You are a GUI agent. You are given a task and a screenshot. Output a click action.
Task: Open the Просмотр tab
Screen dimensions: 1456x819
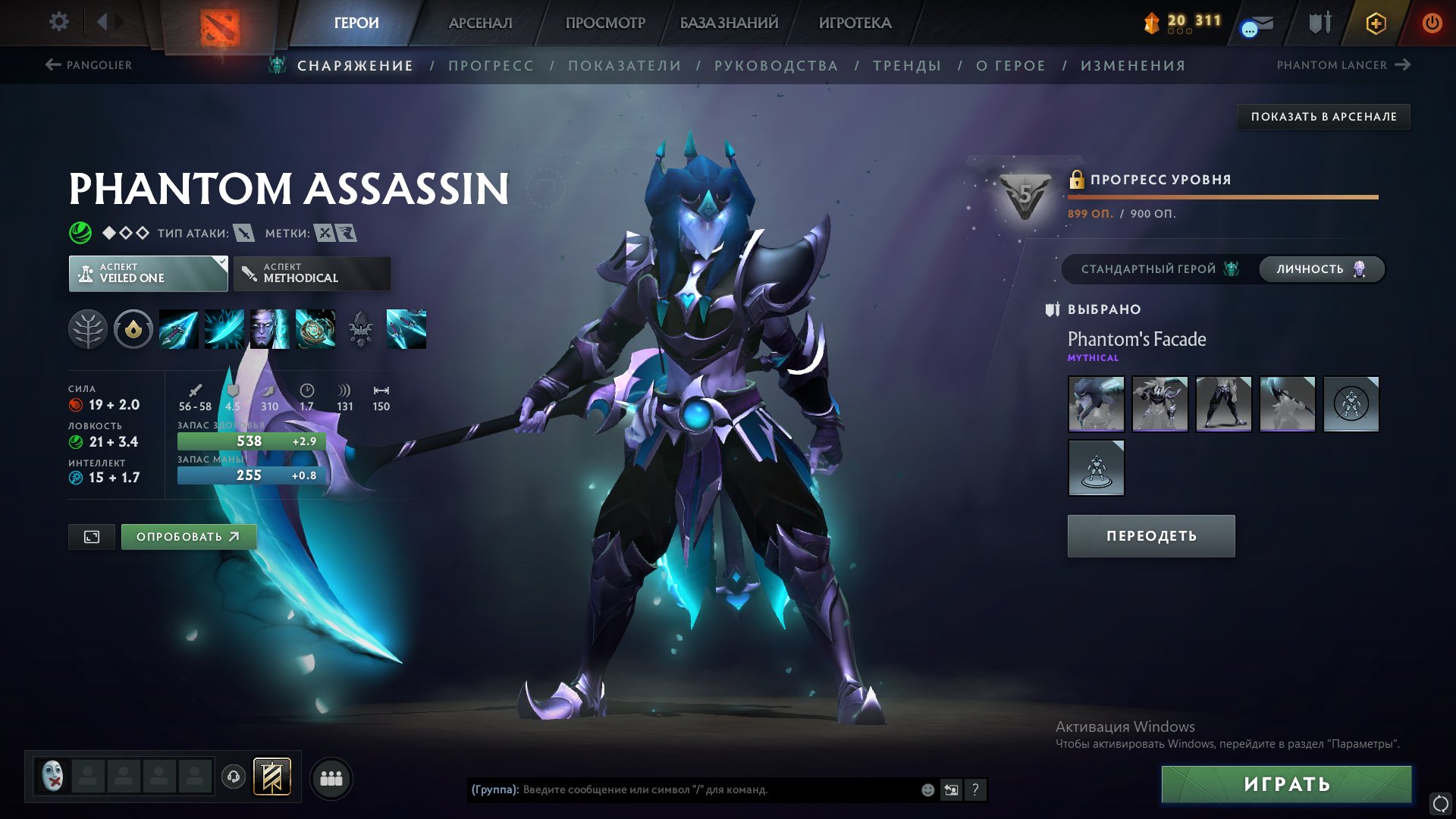[605, 23]
